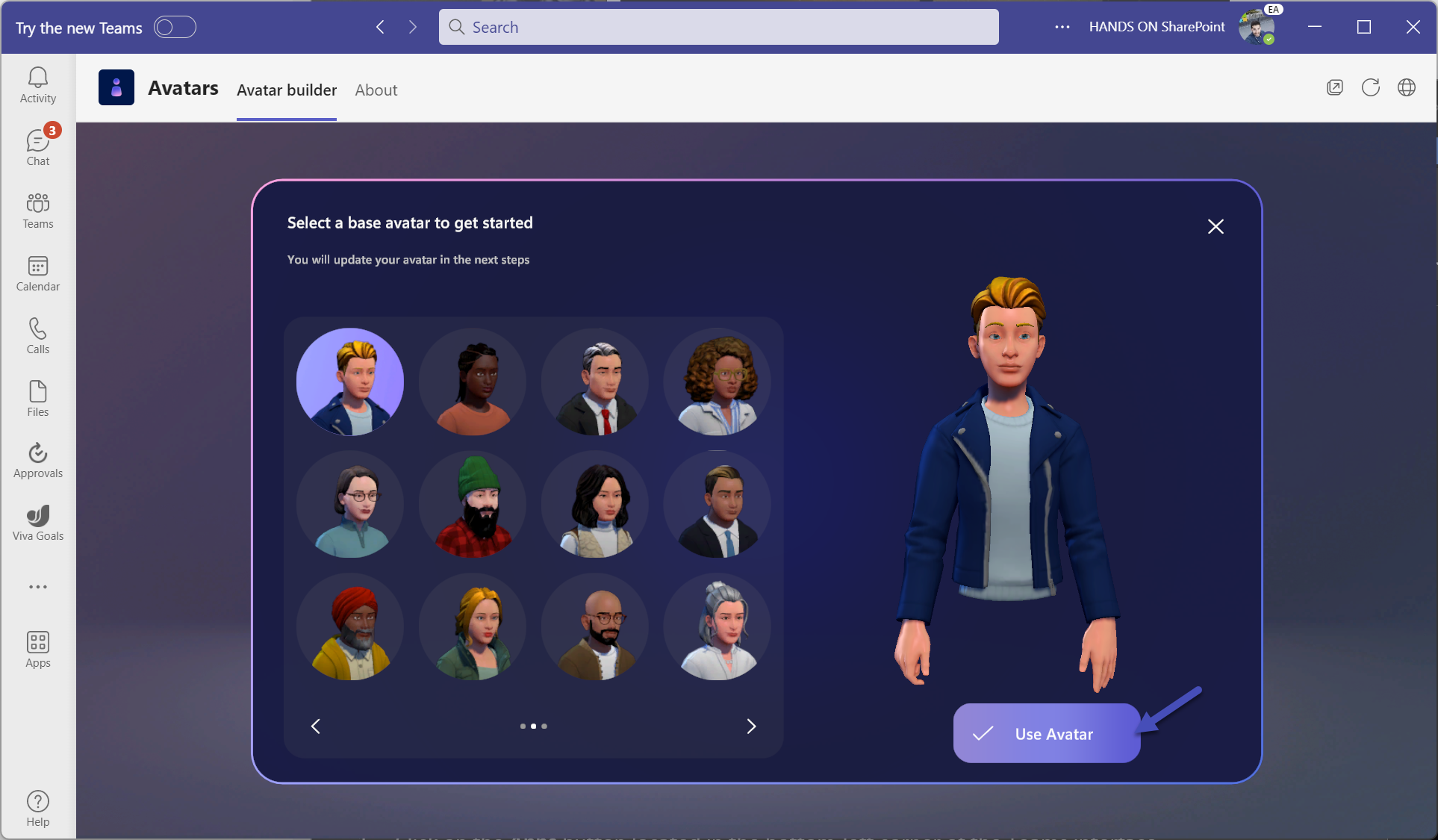The height and width of the screenshot is (840, 1438).
Task: Open the Files section
Action: click(x=37, y=397)
